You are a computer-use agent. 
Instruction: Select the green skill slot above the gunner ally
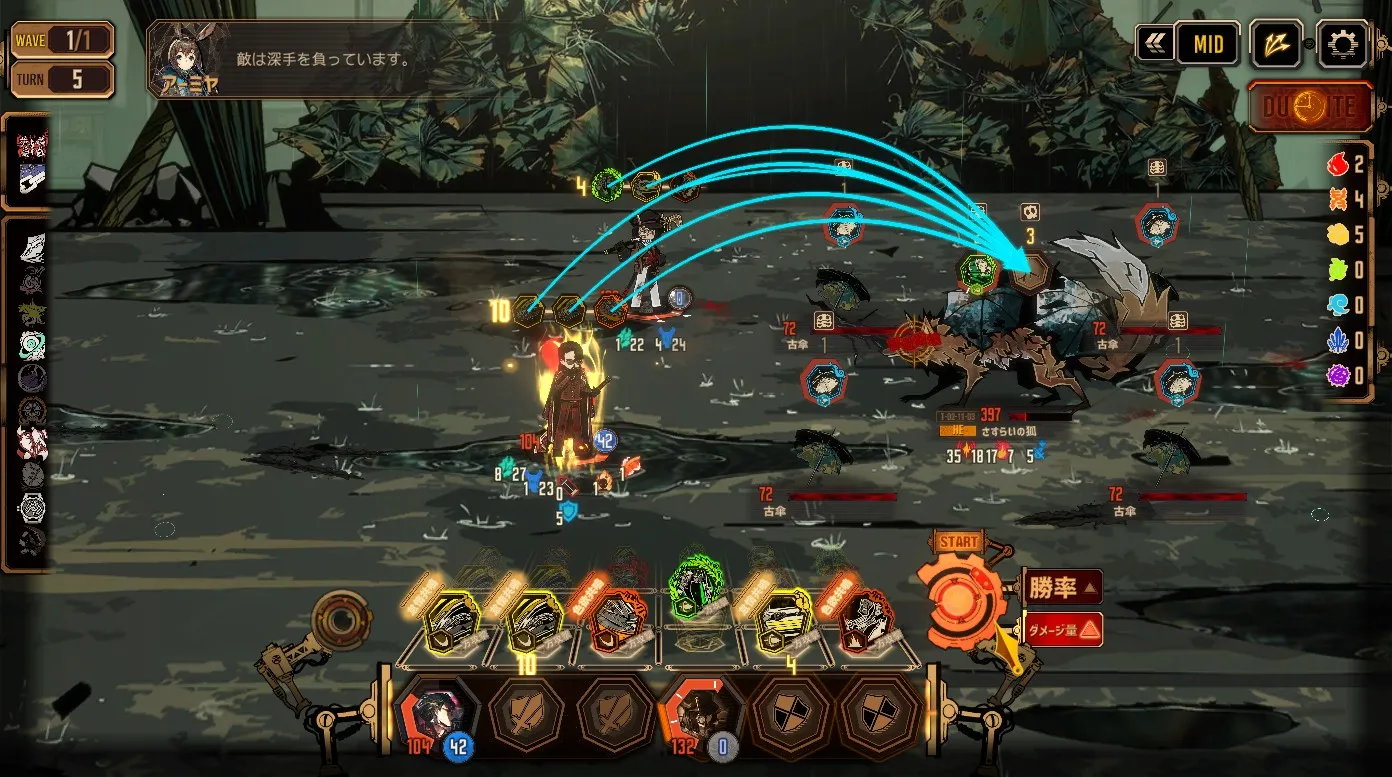[607, 185]
